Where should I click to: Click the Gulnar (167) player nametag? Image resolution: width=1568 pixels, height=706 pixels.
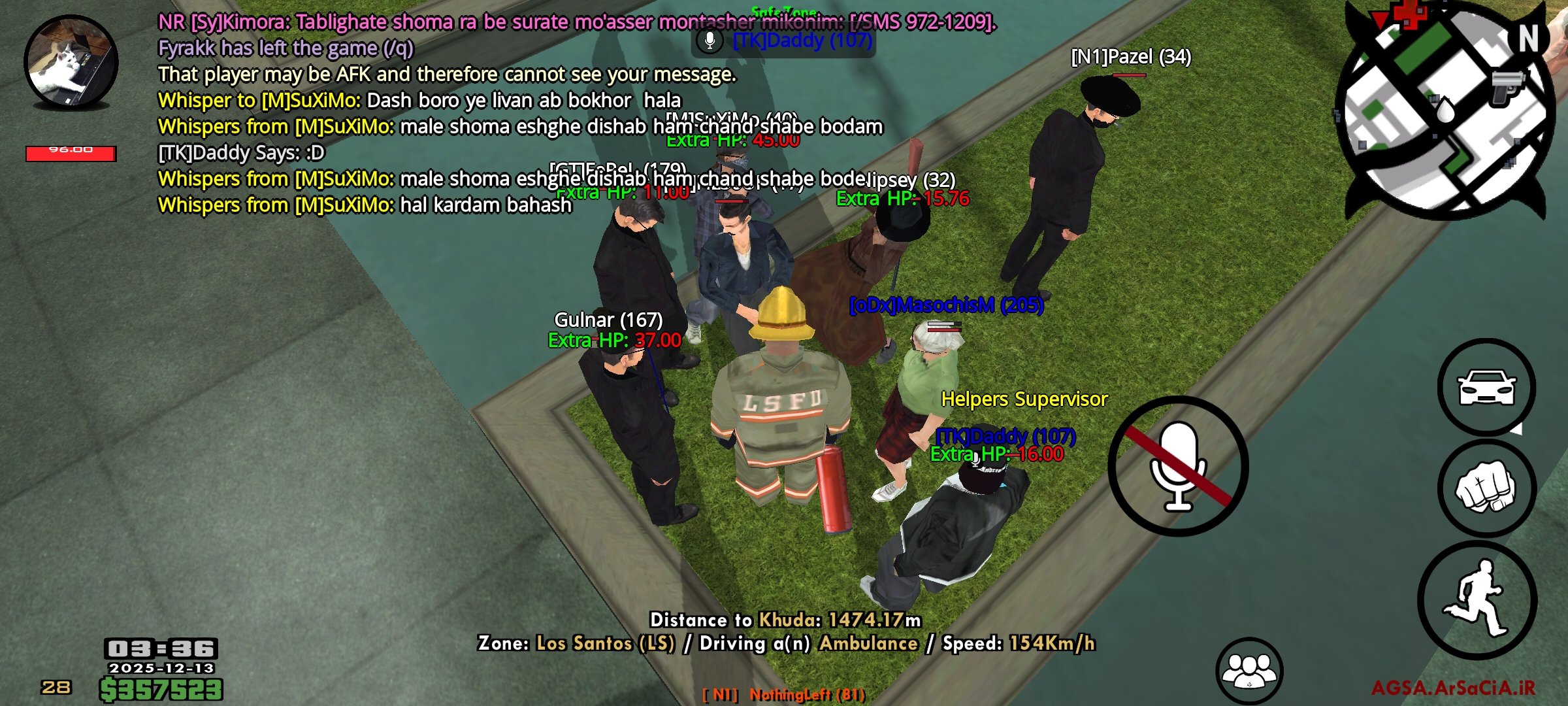[609, 320]
